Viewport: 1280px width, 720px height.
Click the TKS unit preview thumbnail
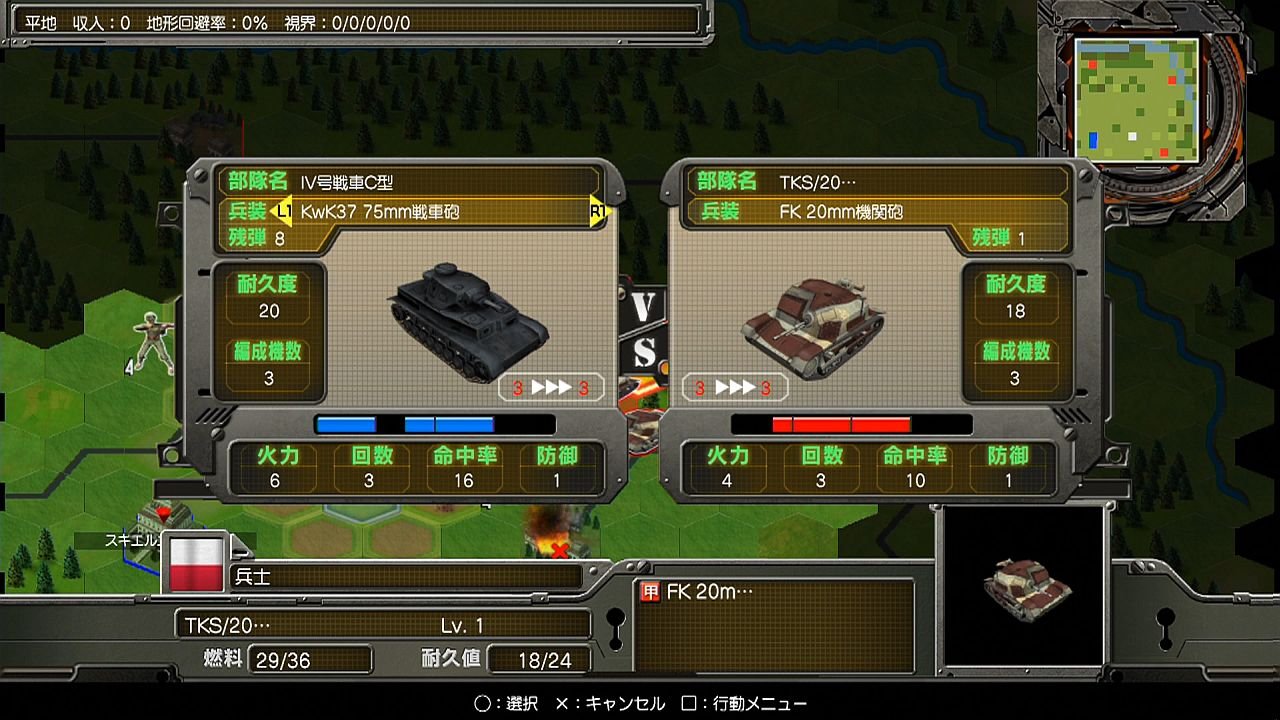tap(1025, 584)
